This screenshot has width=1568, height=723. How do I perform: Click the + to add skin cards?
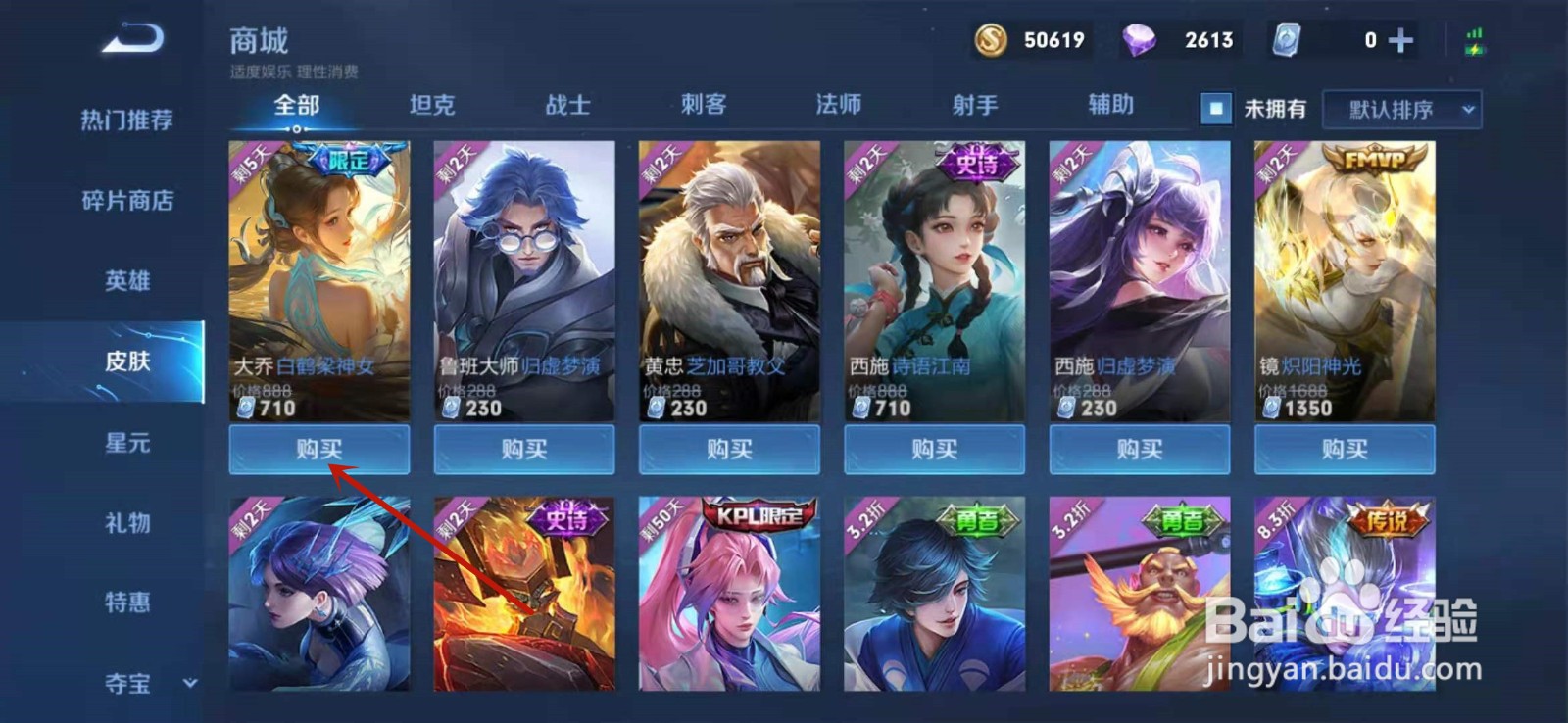tap(1399, 40)
